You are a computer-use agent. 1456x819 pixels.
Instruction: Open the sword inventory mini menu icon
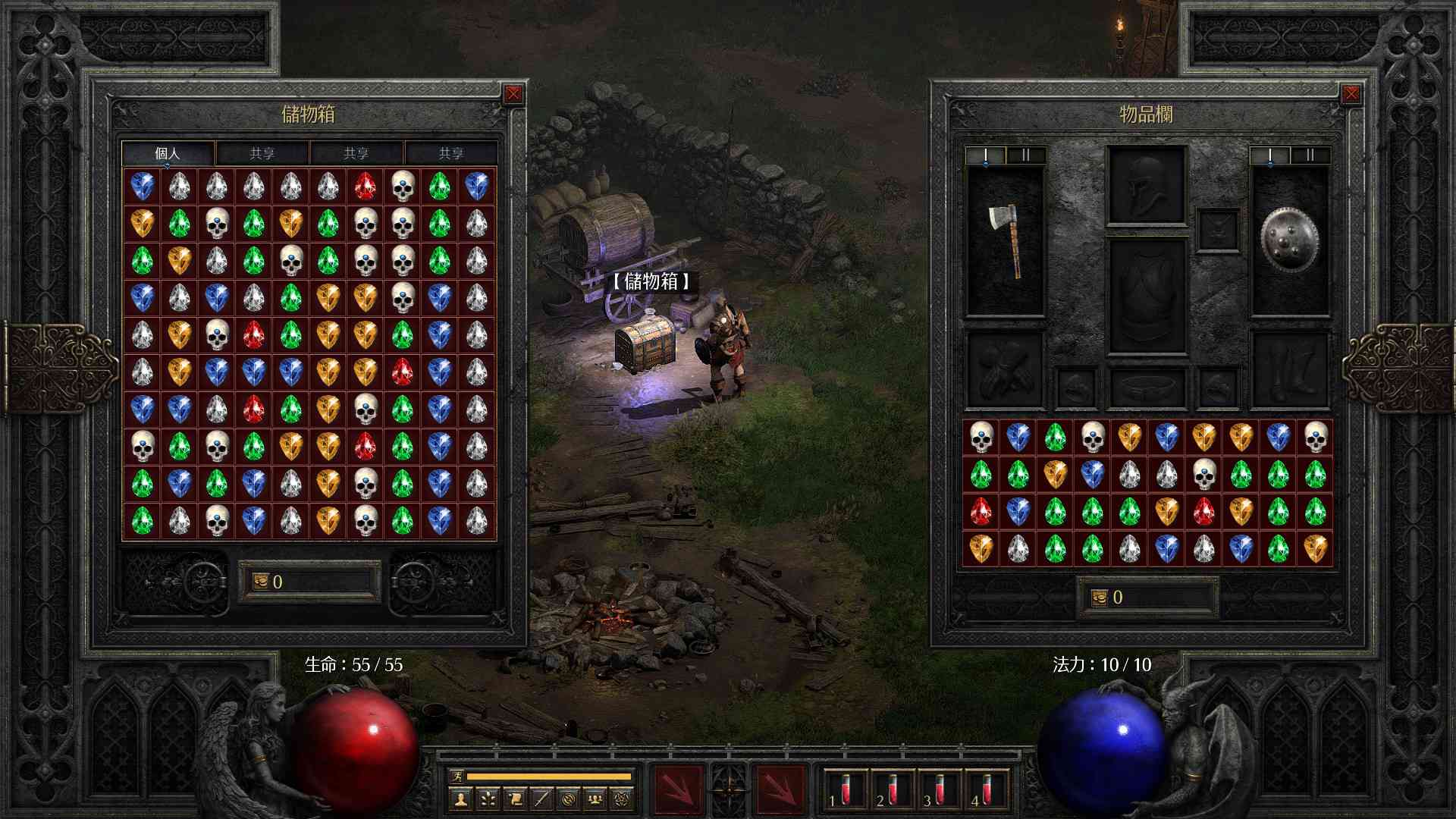pos(541,799)
